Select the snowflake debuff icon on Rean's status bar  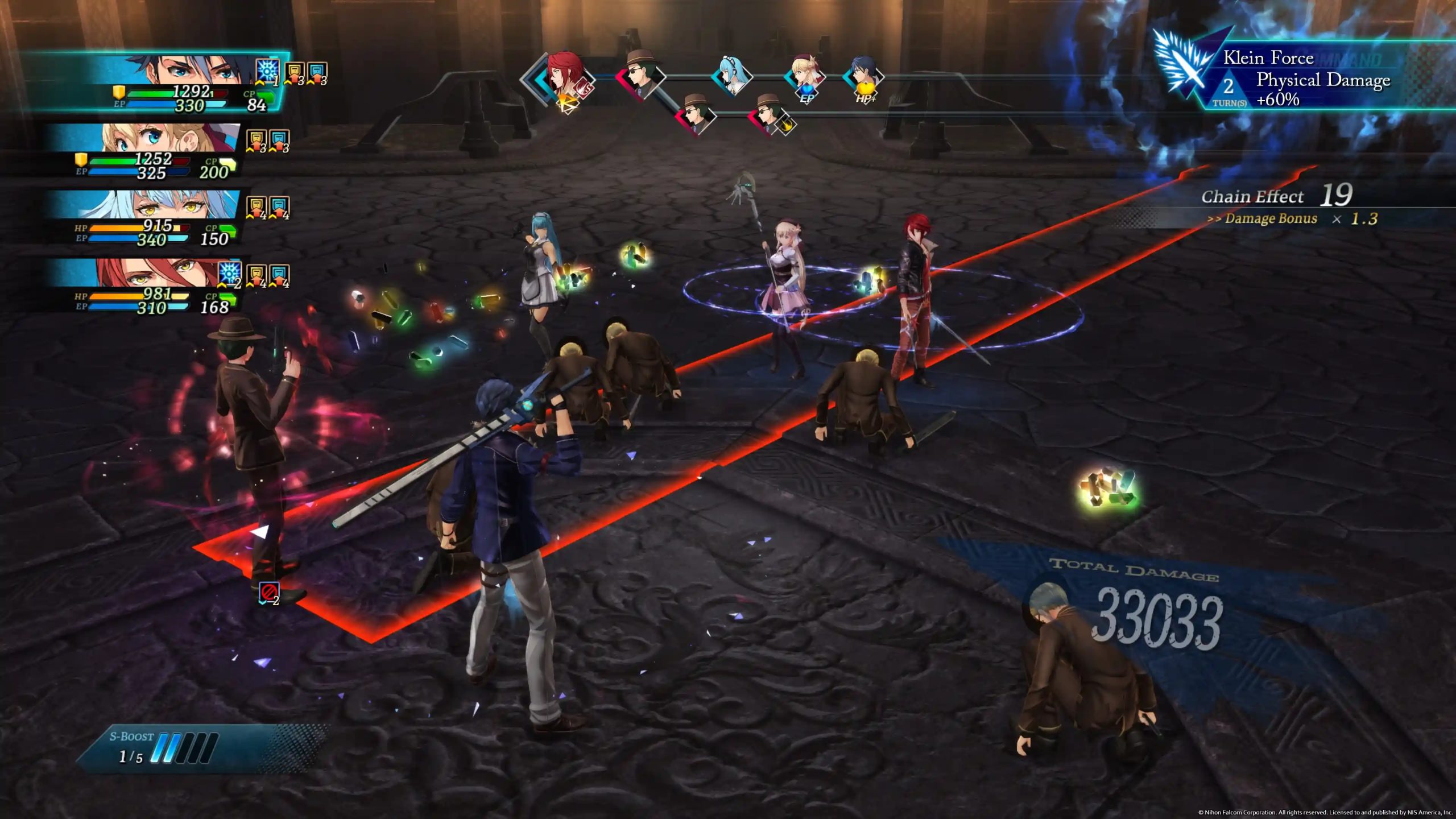(x=267, y=70)
